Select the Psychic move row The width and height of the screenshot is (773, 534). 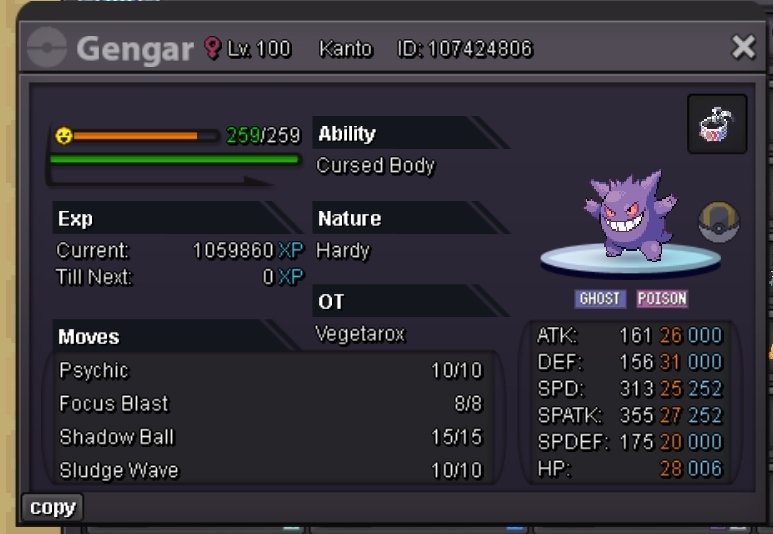tap(270, 371)
